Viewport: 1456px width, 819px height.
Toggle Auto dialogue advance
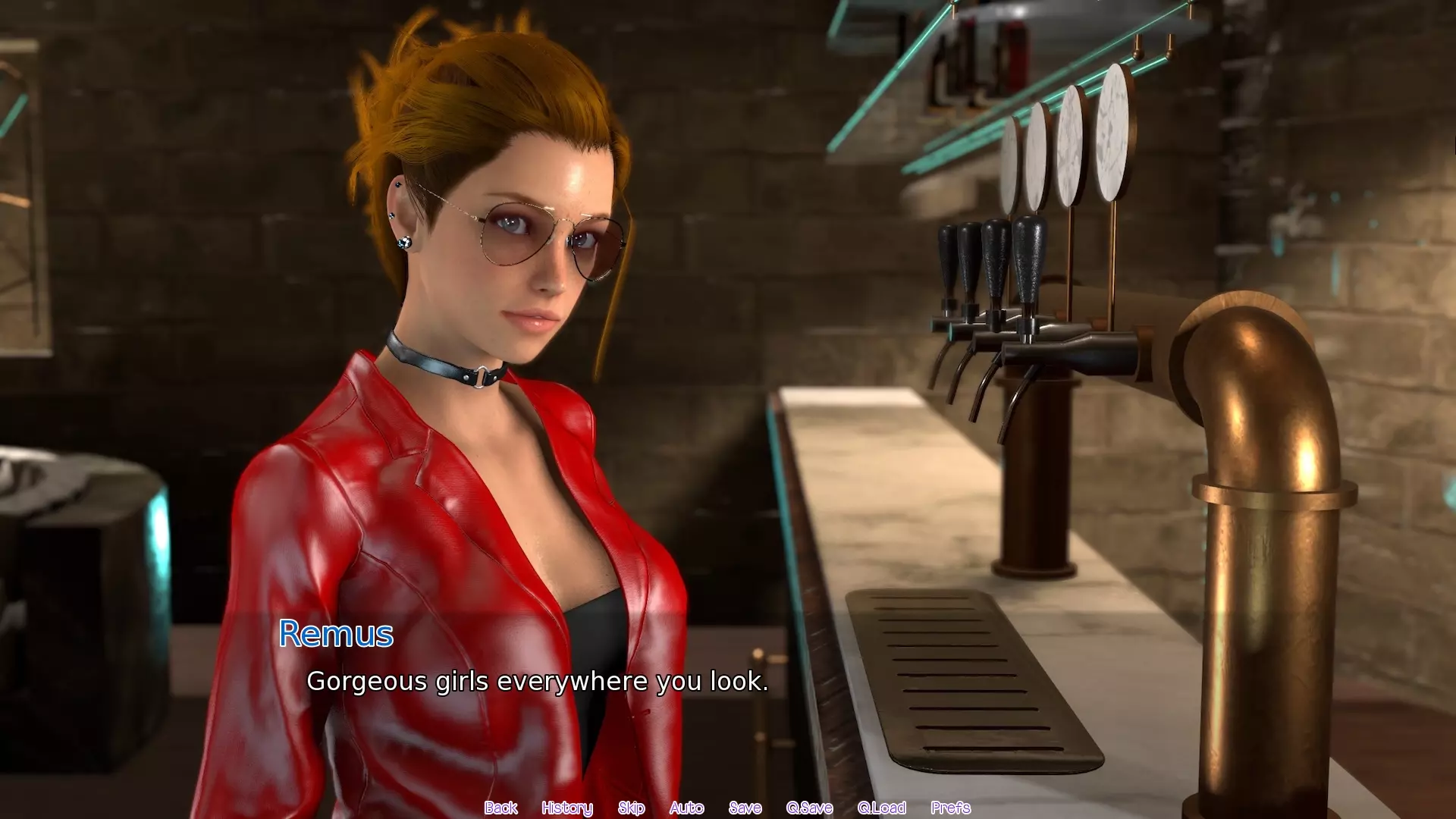[686, 808]
